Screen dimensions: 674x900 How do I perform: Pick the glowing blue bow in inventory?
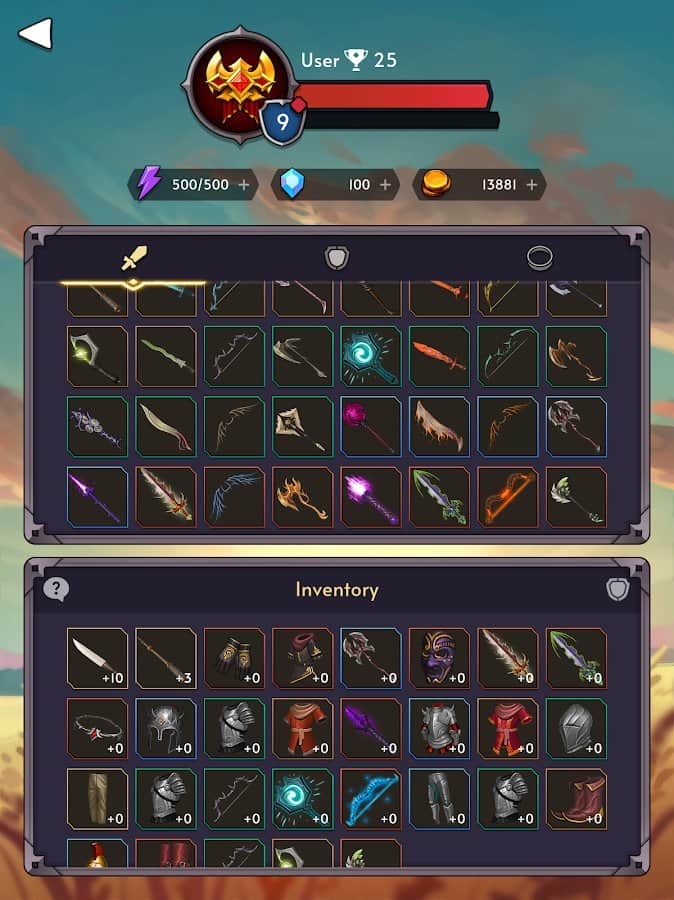pos(370,798)
